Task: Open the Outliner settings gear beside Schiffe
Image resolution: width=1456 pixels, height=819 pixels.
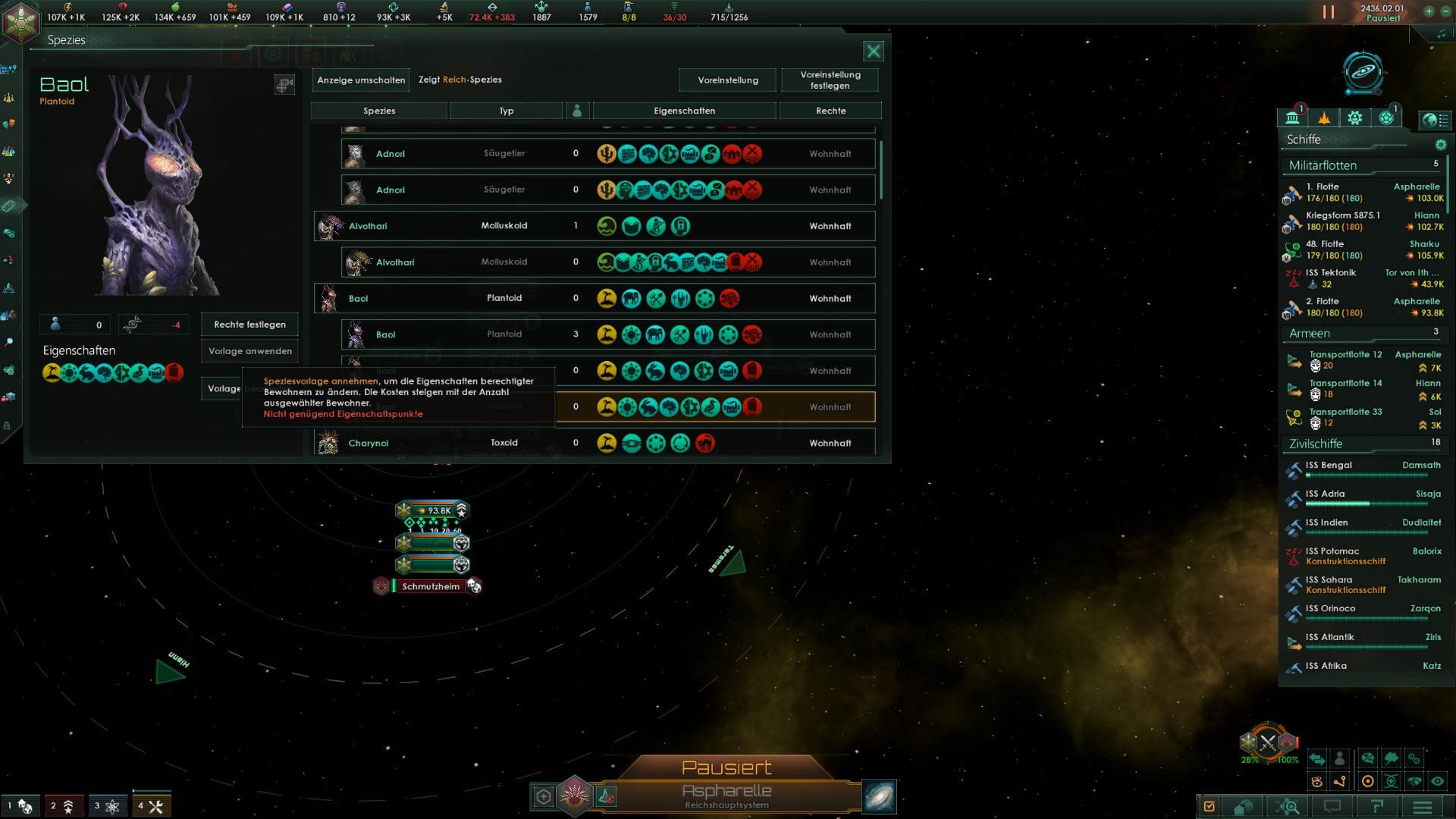Action: pyautogui.click(x=1441, y=146)
